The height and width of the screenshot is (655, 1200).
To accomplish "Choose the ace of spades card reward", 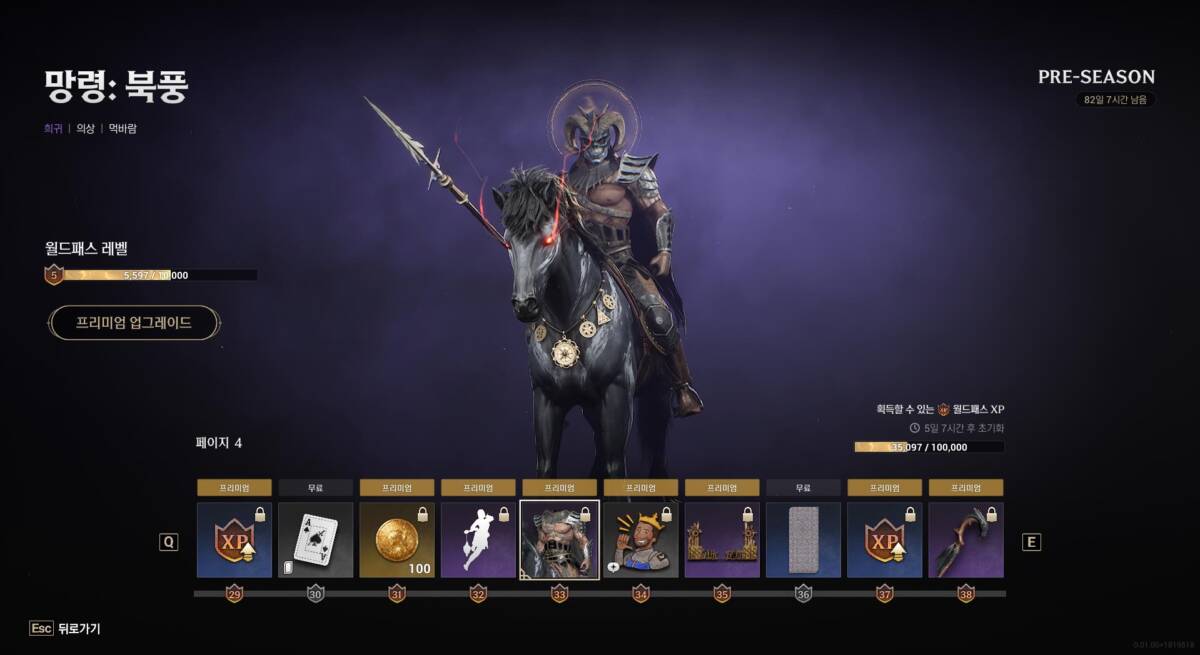I will coord(315,540).
